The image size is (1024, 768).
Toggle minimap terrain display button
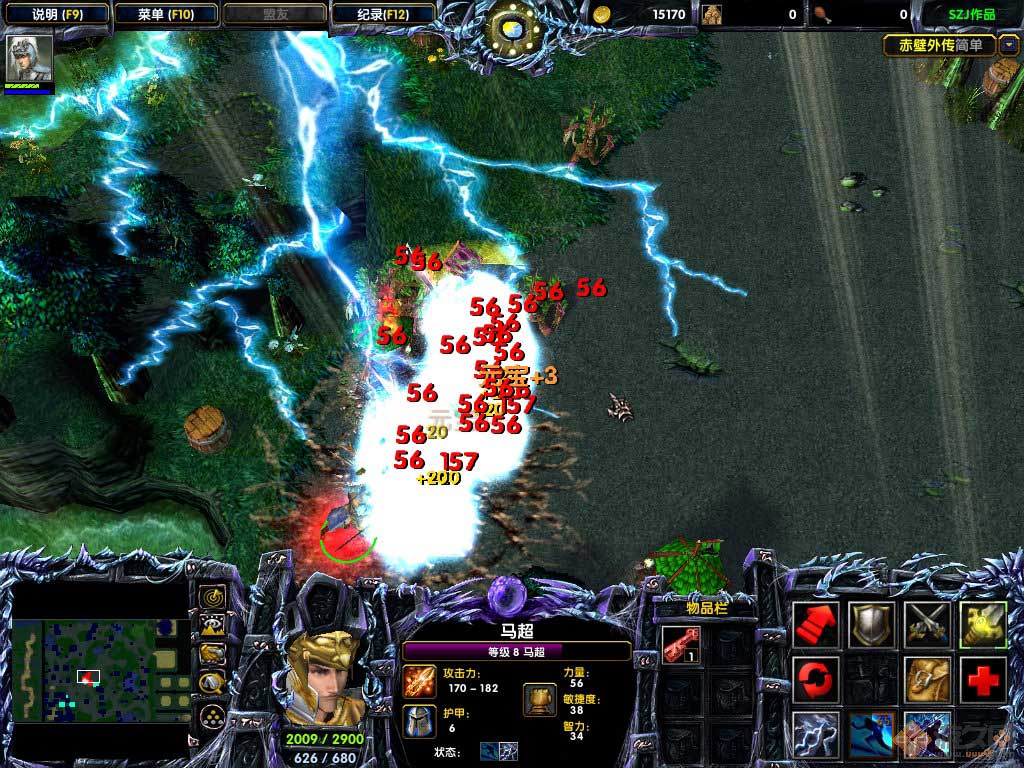(212, 626)
